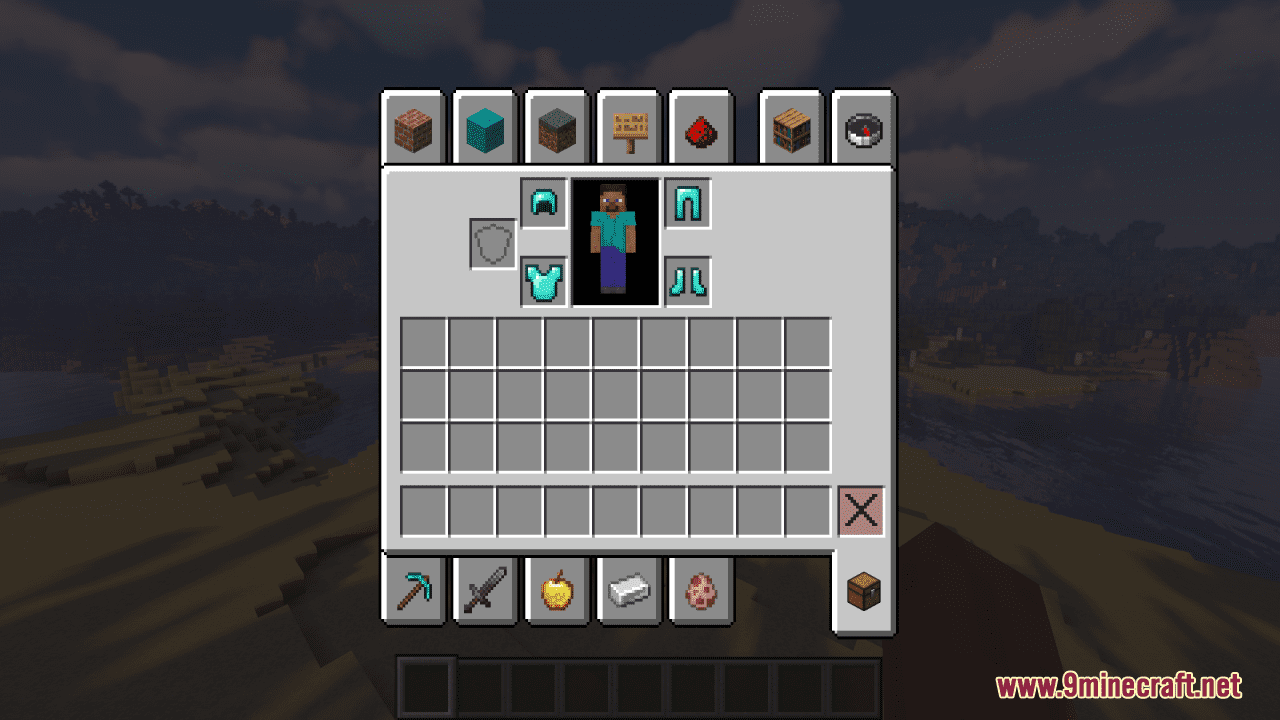This screenshot has width=1280, height=720.
Task: Open the iron ingot Ingredients category
Action: click(629, 592)
